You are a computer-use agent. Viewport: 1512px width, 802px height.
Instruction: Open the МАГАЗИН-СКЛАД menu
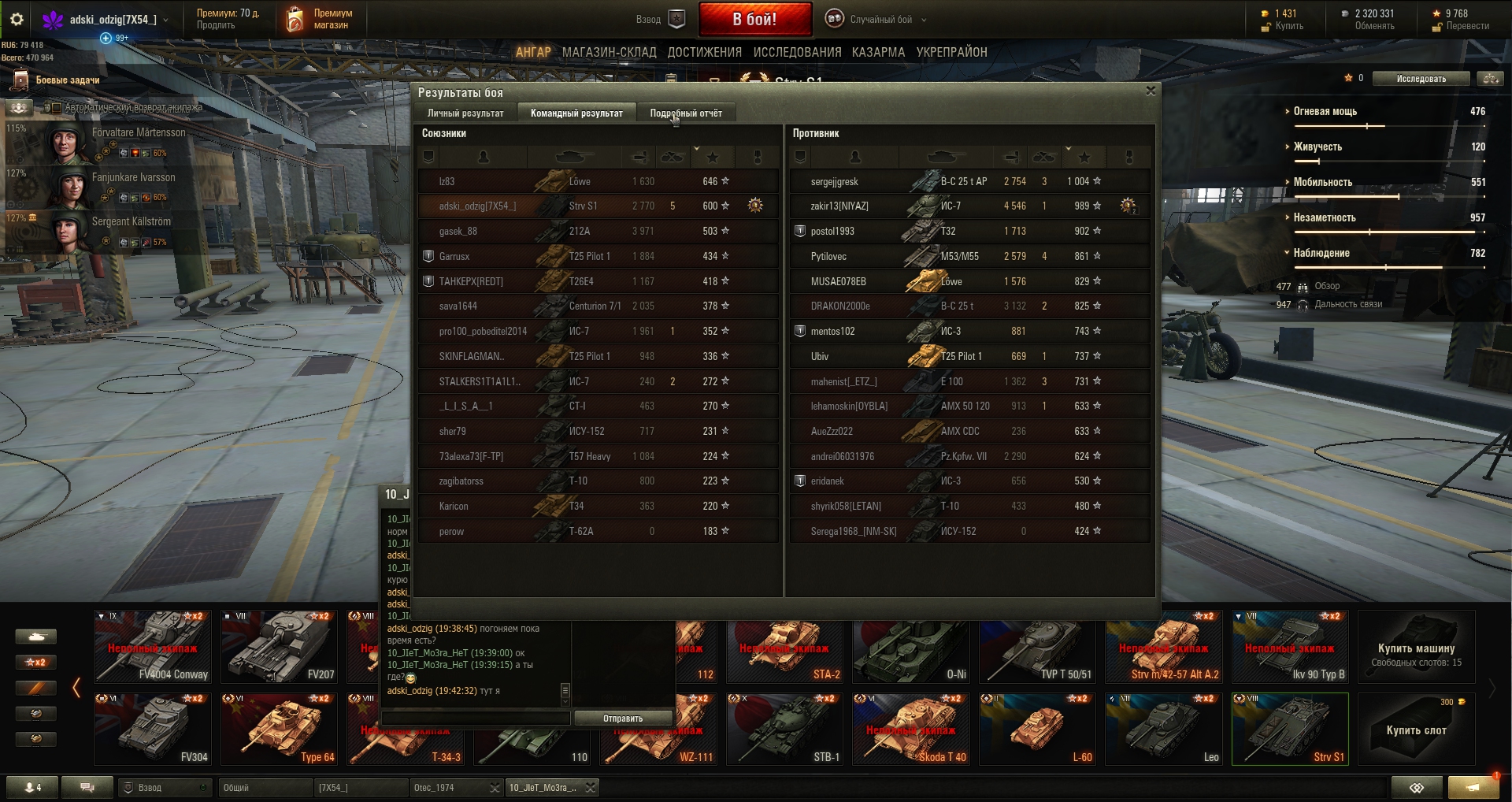(609, 52)
